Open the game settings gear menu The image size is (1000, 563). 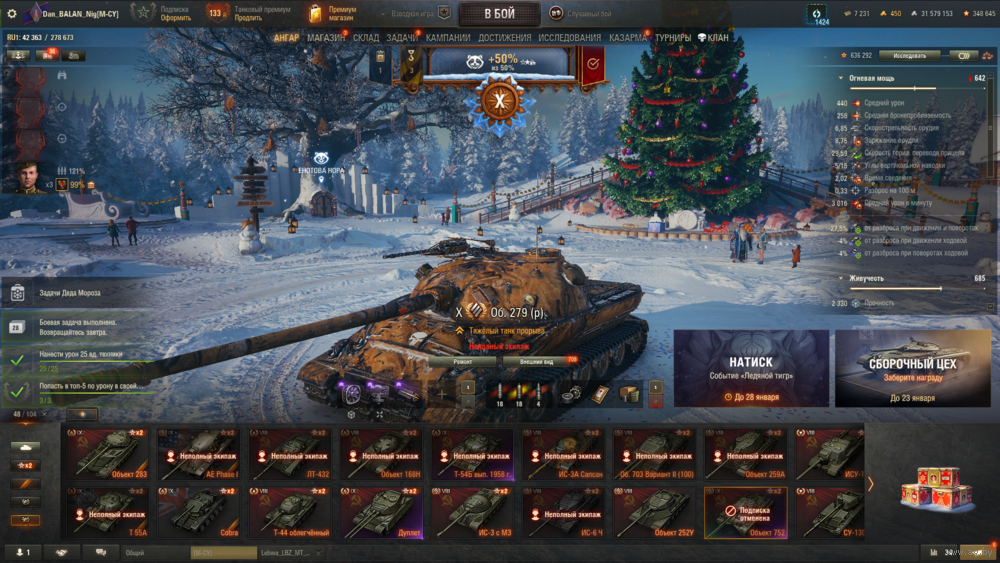pyautogui.click(x=12, y=13)
